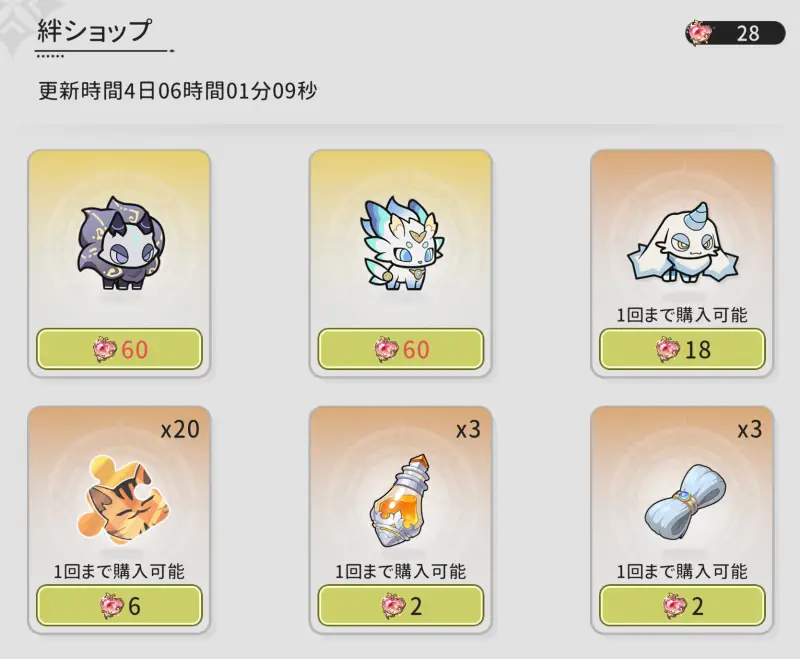Purchase the orange potion bottle for 2
The image size is (800, 659).
[400, 605]
